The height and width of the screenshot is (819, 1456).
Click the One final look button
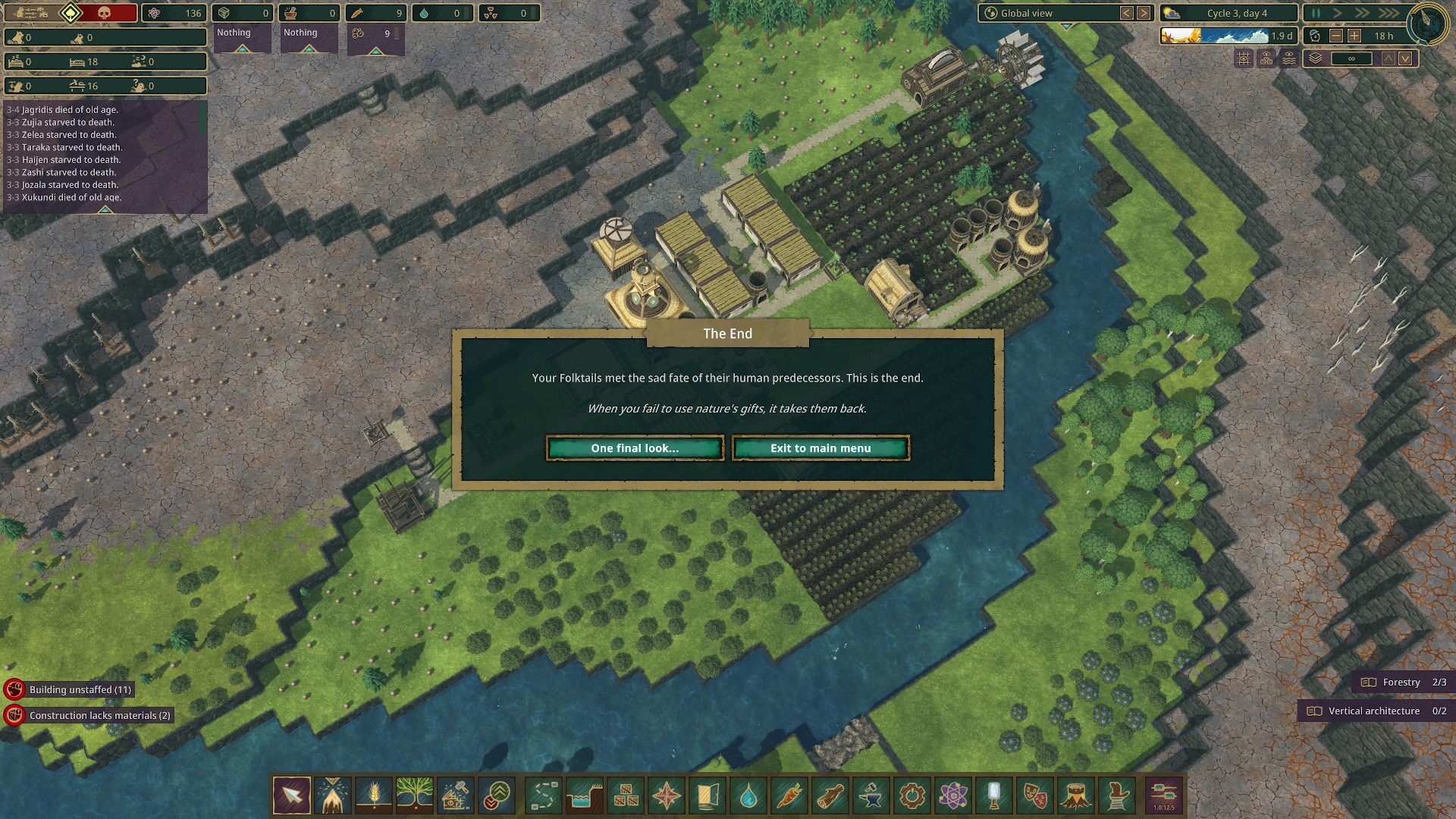pos(635,448)
